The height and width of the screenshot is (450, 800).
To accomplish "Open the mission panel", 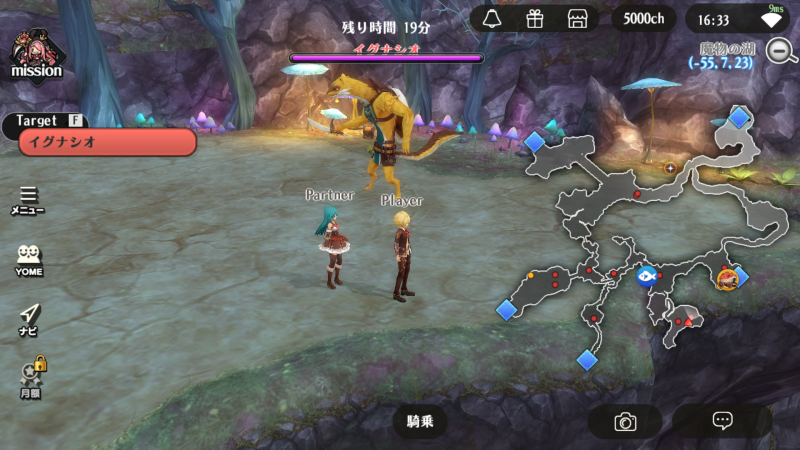I will [37, 55].
